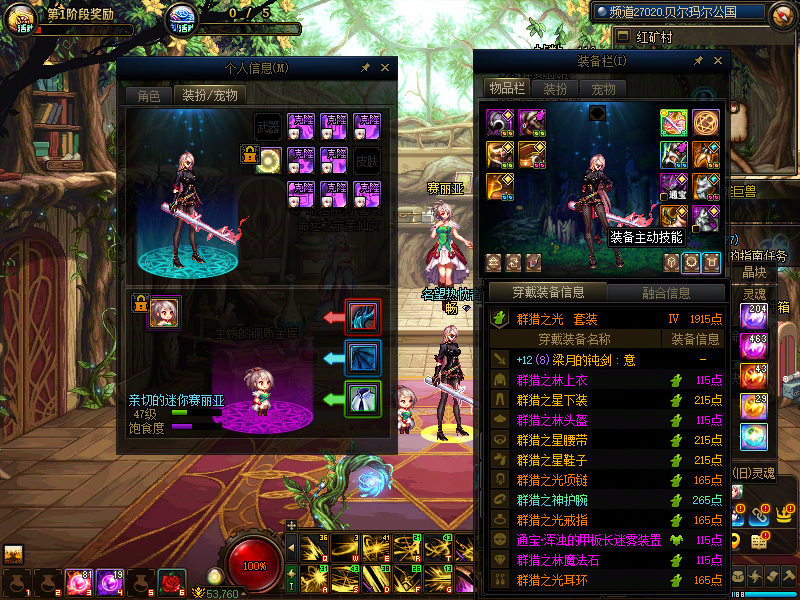Select the green-bordered pet equipment slot
This screenshot has width=800, height=600.
point(362,398)
